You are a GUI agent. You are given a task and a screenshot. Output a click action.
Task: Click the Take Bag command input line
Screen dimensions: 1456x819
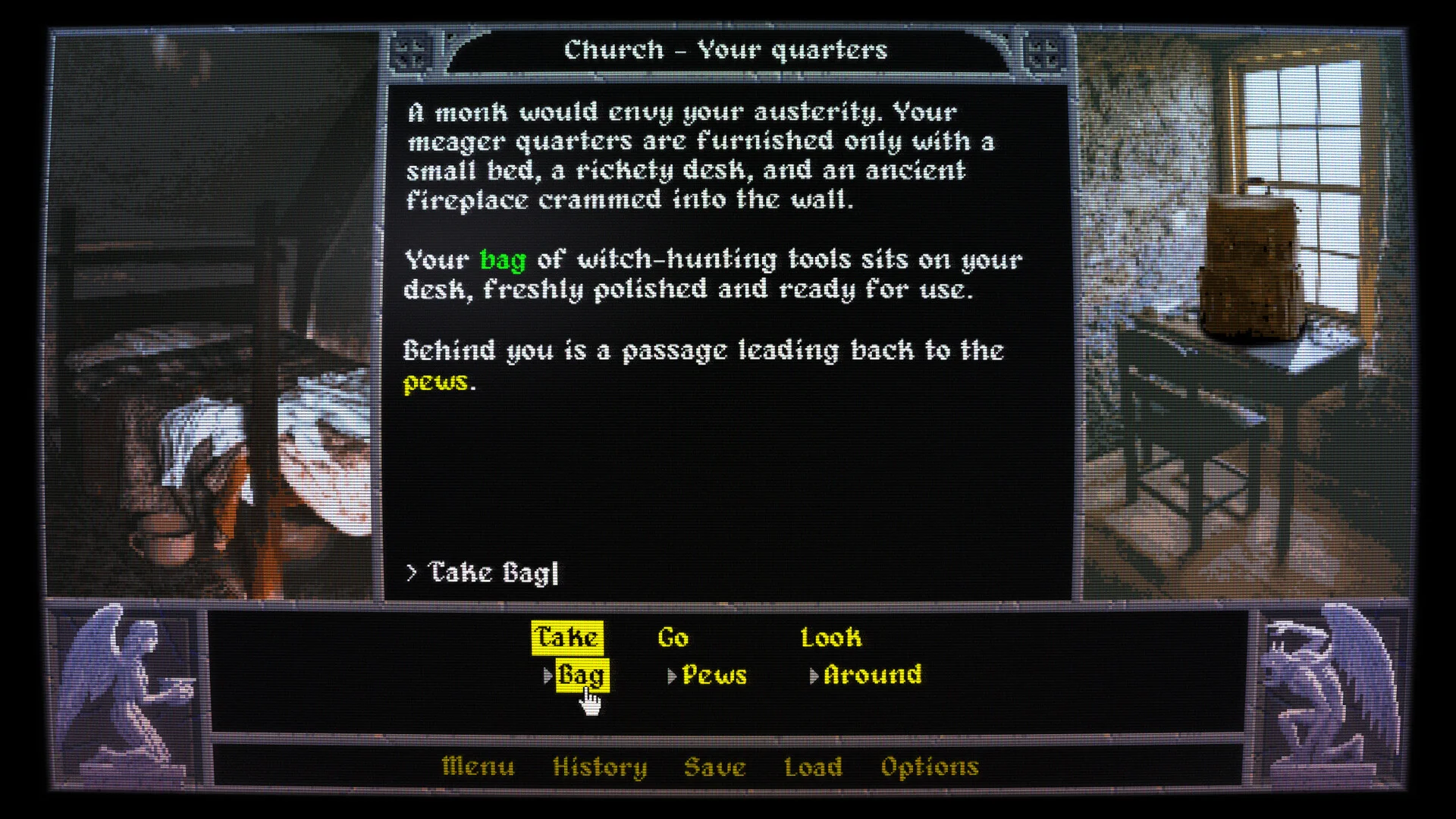[482, 573]
